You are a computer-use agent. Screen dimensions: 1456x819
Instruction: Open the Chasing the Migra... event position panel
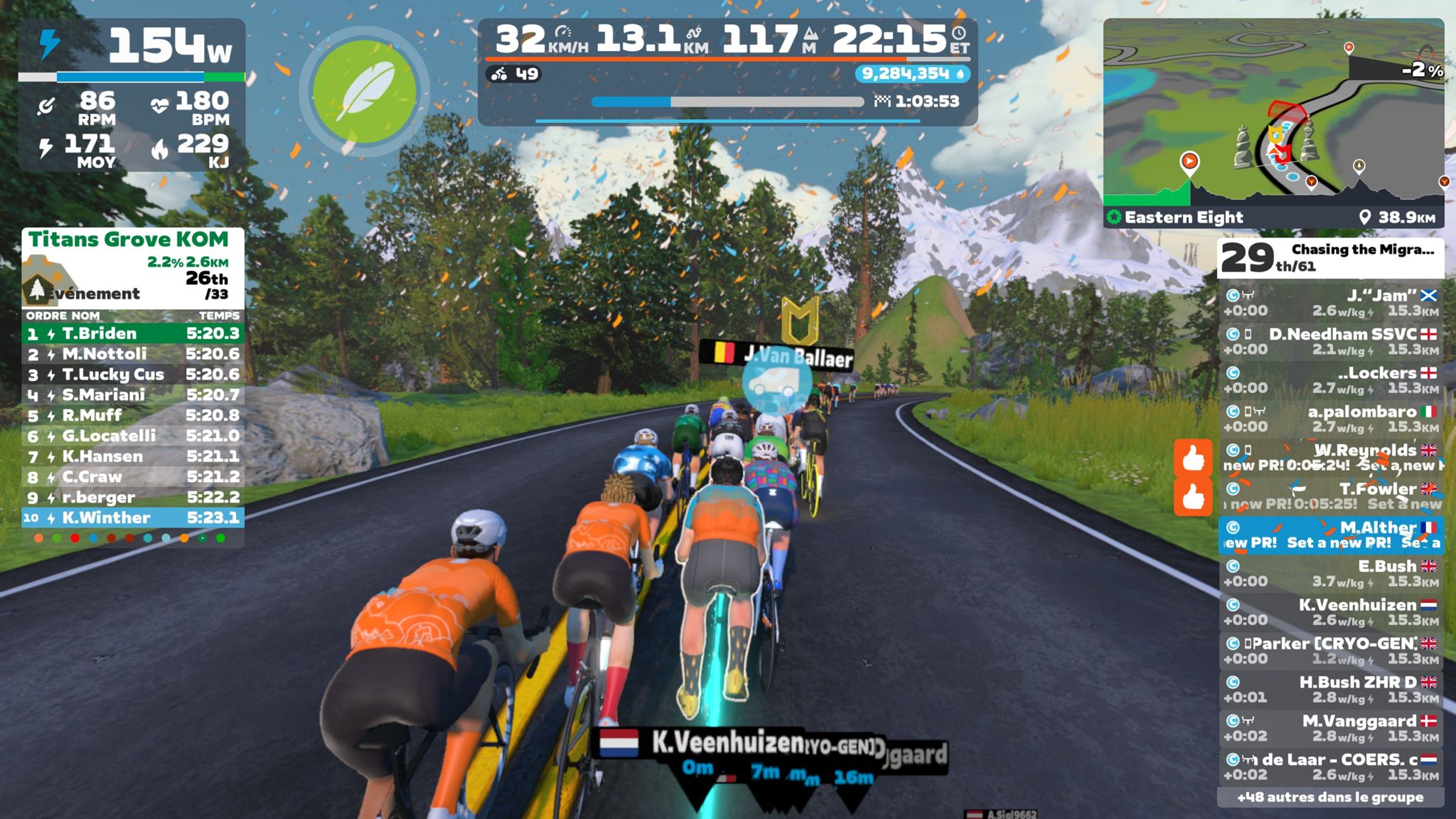(1329, 257)
